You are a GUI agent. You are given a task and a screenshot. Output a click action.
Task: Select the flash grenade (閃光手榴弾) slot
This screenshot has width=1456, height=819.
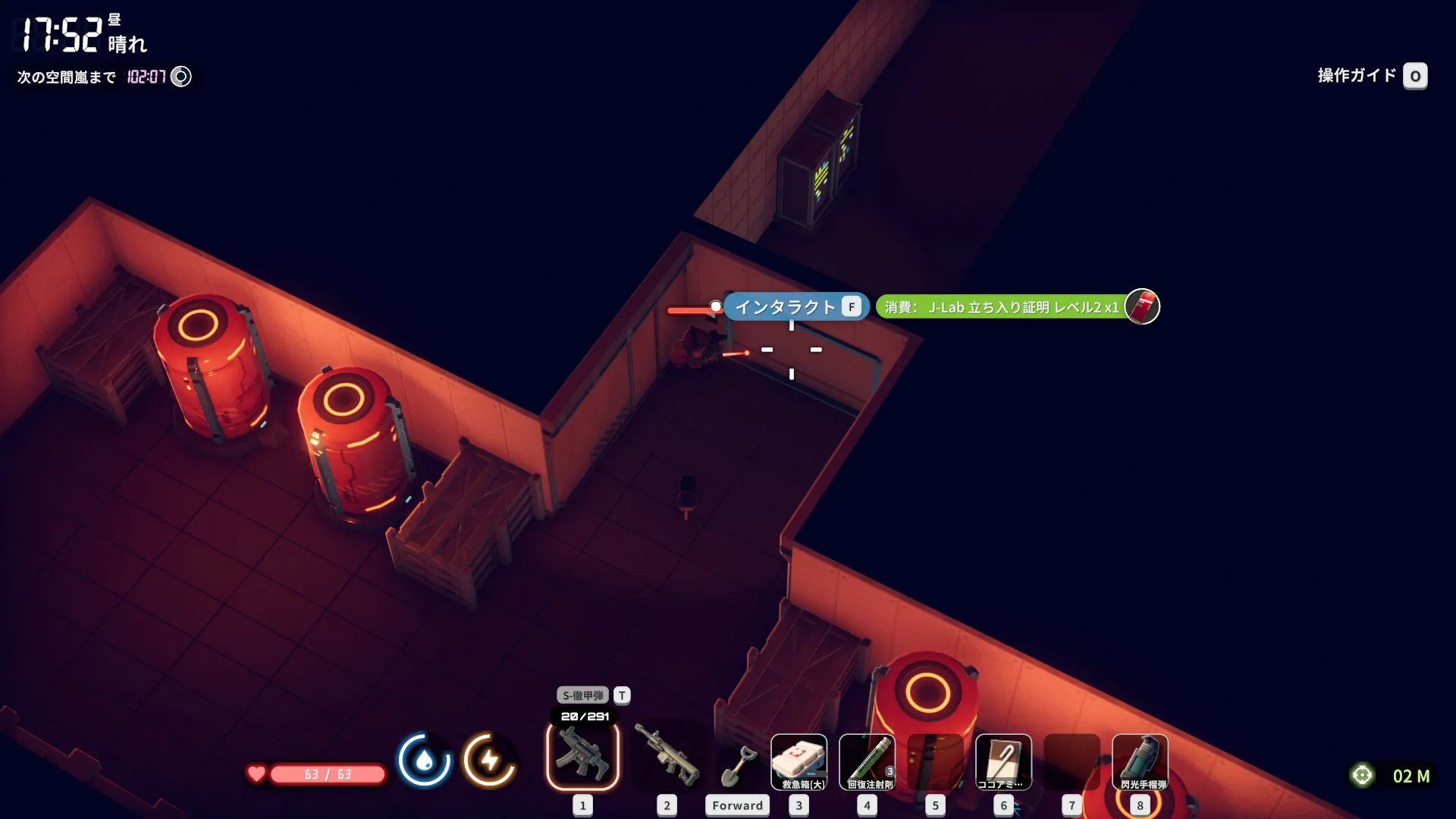1140,762
